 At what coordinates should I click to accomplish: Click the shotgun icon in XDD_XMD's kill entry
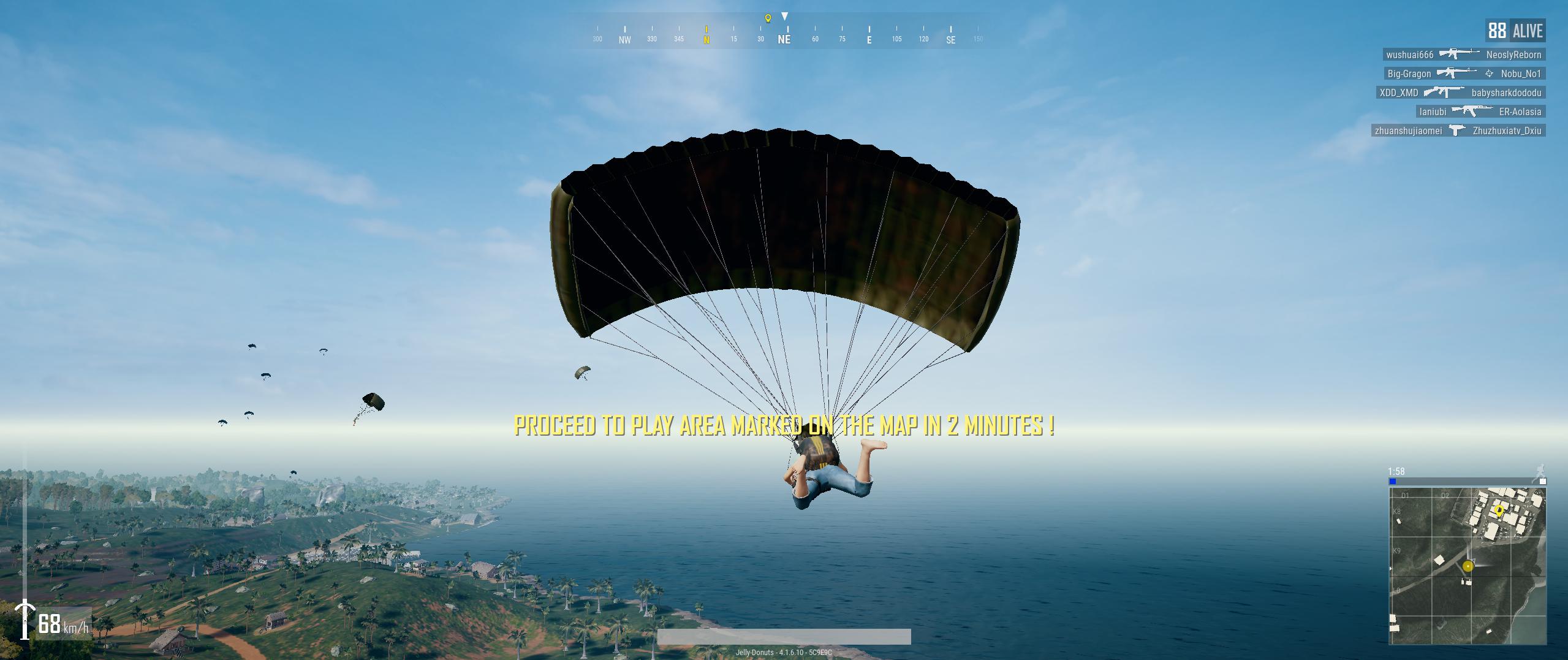pos(1444,93)
